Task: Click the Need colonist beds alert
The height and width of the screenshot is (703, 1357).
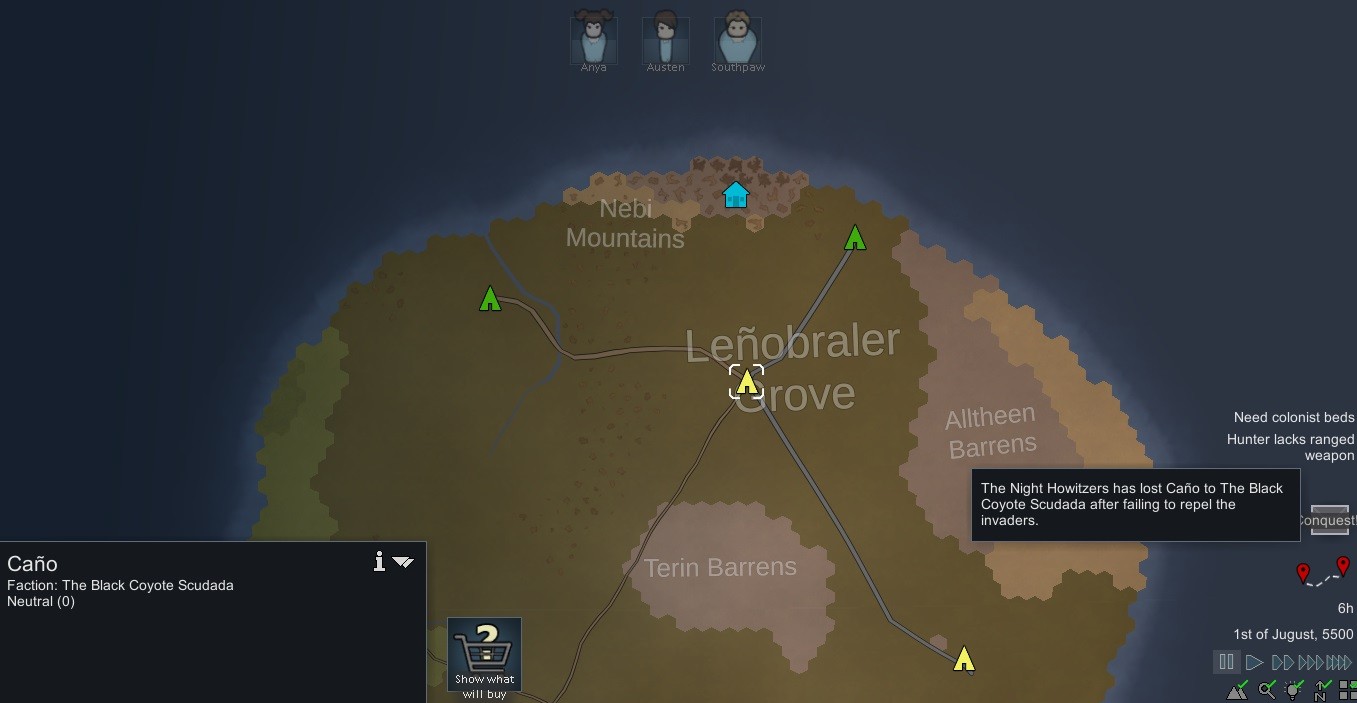Action: coord(1293,417)
